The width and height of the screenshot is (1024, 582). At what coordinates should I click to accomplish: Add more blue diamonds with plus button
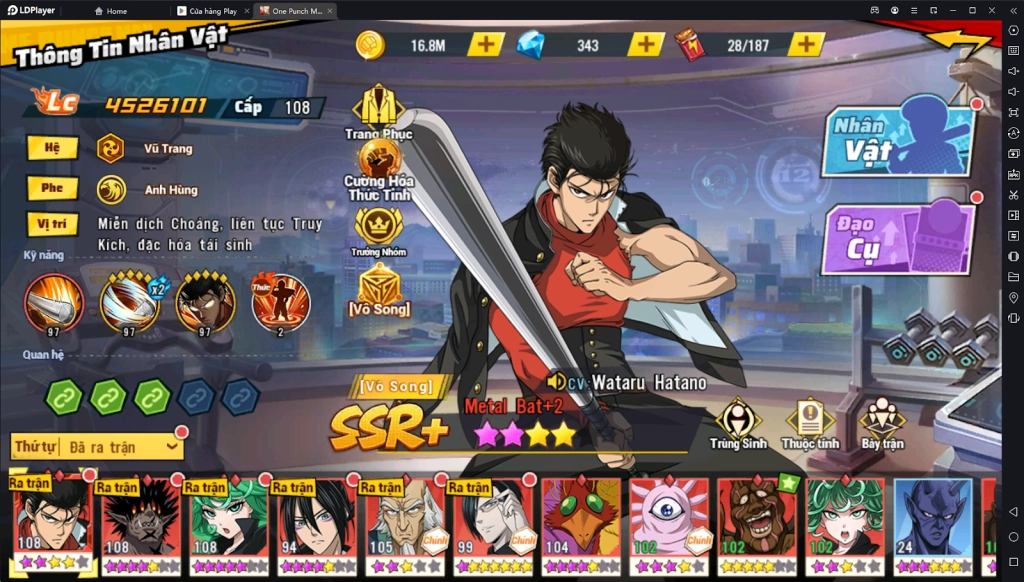646,45
